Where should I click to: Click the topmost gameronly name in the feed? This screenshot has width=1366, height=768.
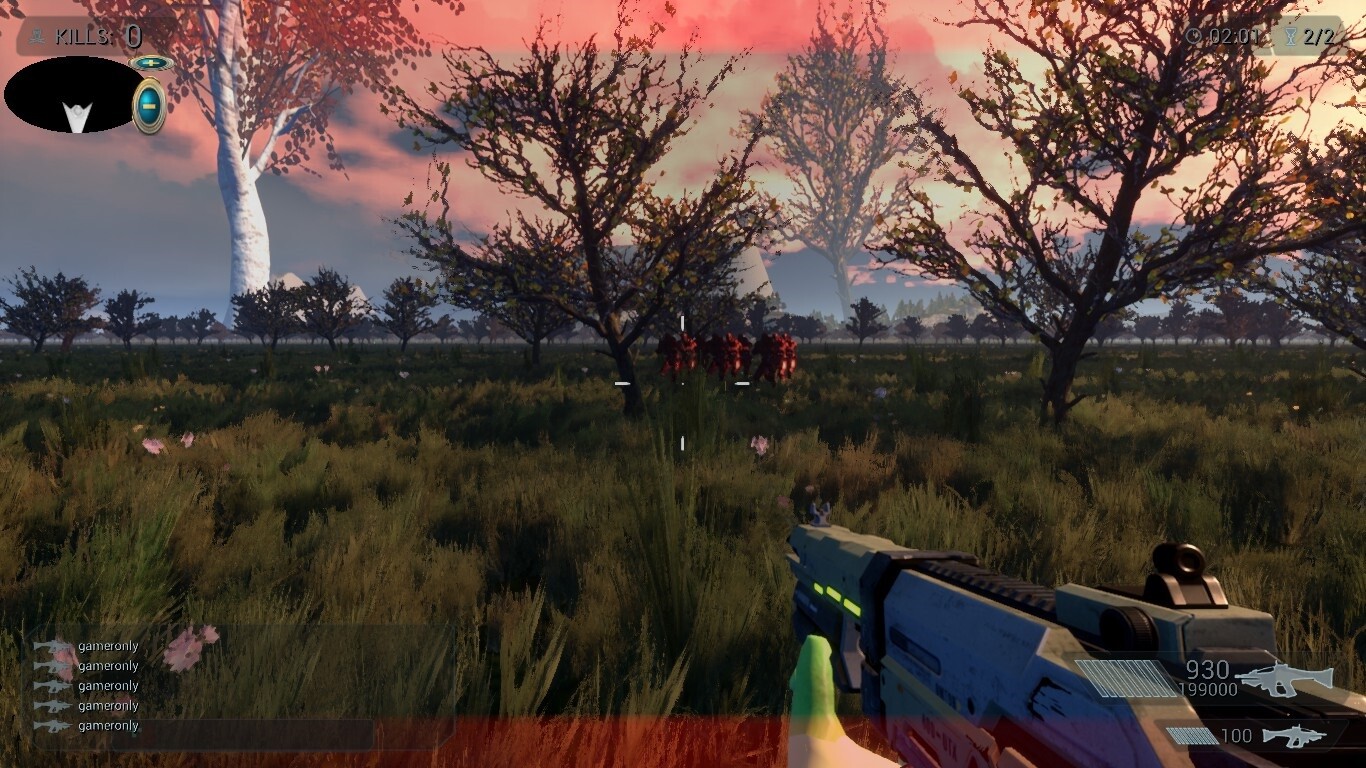click(108, 646)
